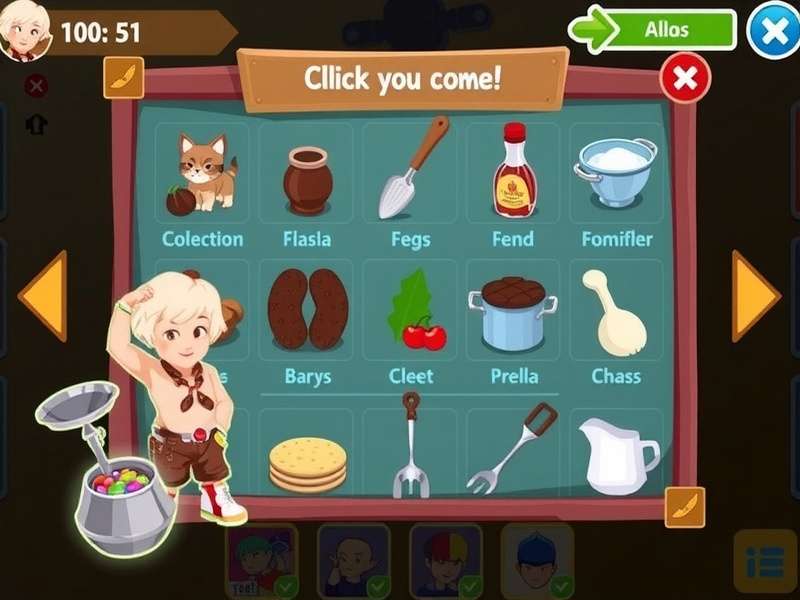Click the orange feather button above the panel
This screenshot has width=800, height=600.
coord(124,77)
